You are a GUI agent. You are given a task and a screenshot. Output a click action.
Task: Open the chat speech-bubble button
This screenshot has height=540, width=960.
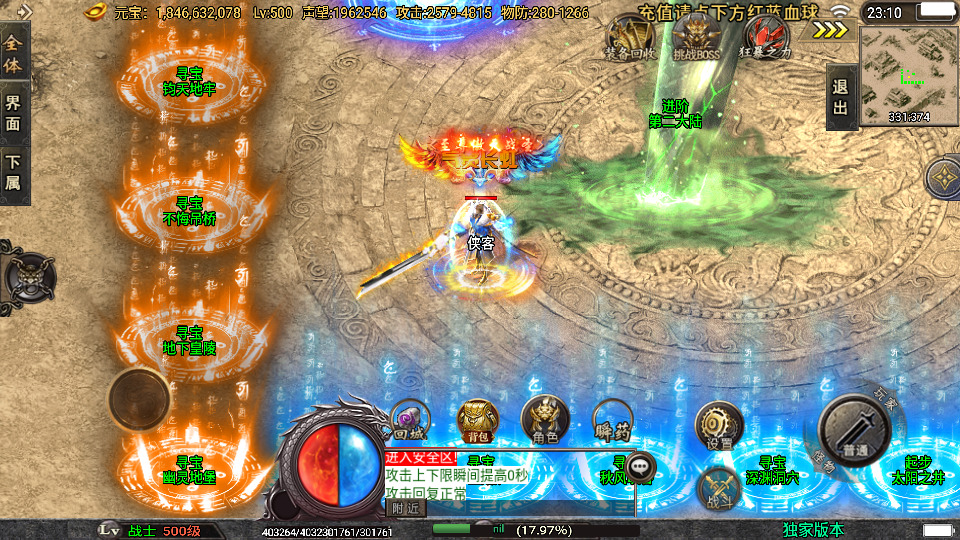tap(640, 465)
